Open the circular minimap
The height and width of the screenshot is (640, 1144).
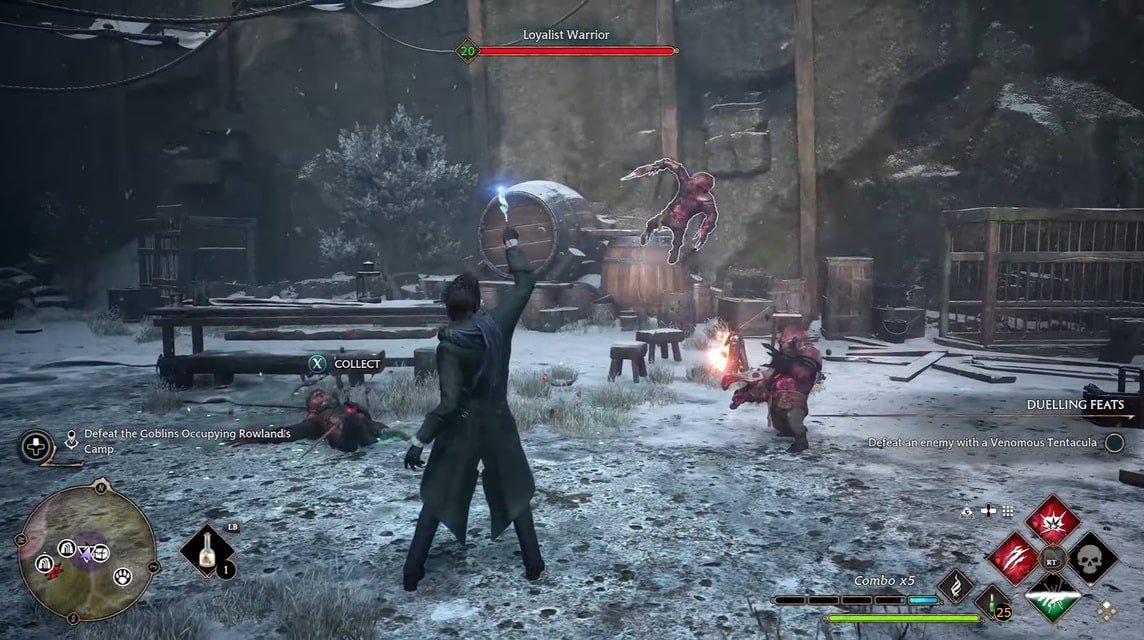(86, 546)
